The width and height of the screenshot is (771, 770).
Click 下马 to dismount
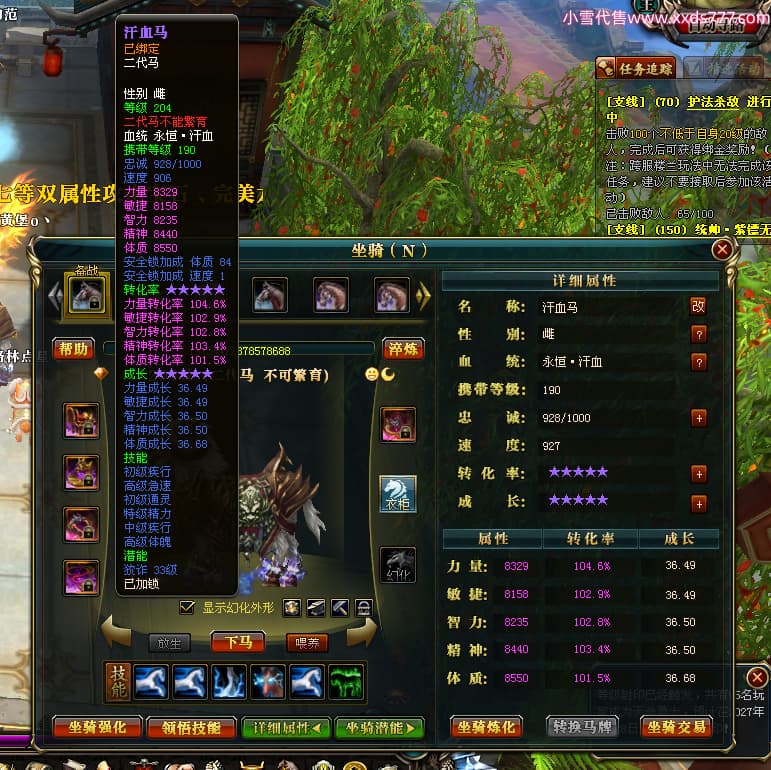click(x=238, y=642)
